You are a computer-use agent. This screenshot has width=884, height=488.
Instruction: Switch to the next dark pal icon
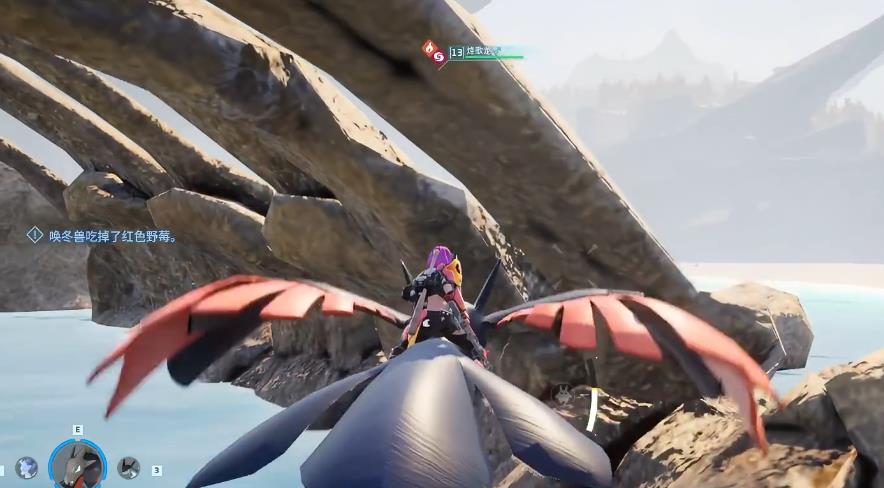[x=128, y=467]
